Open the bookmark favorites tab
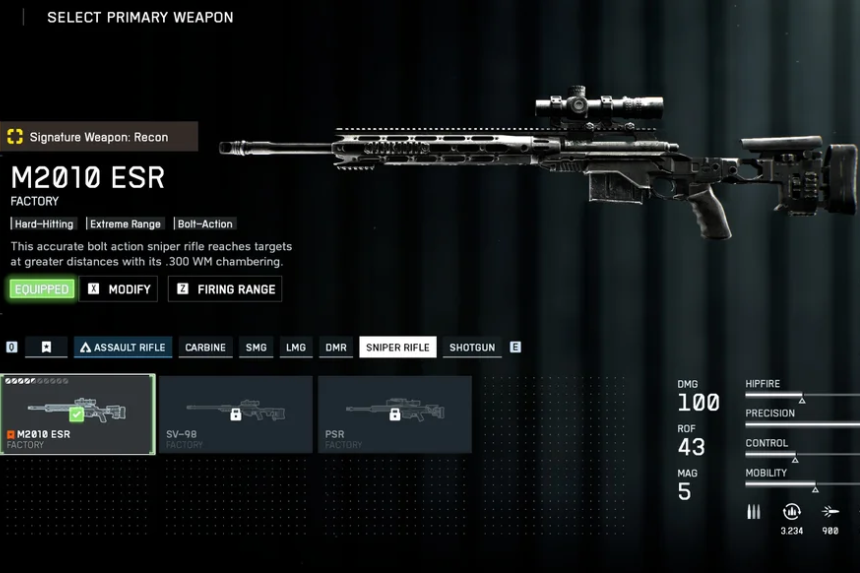Viewport: 860px width, 573px height. click(x=46, y=347)
